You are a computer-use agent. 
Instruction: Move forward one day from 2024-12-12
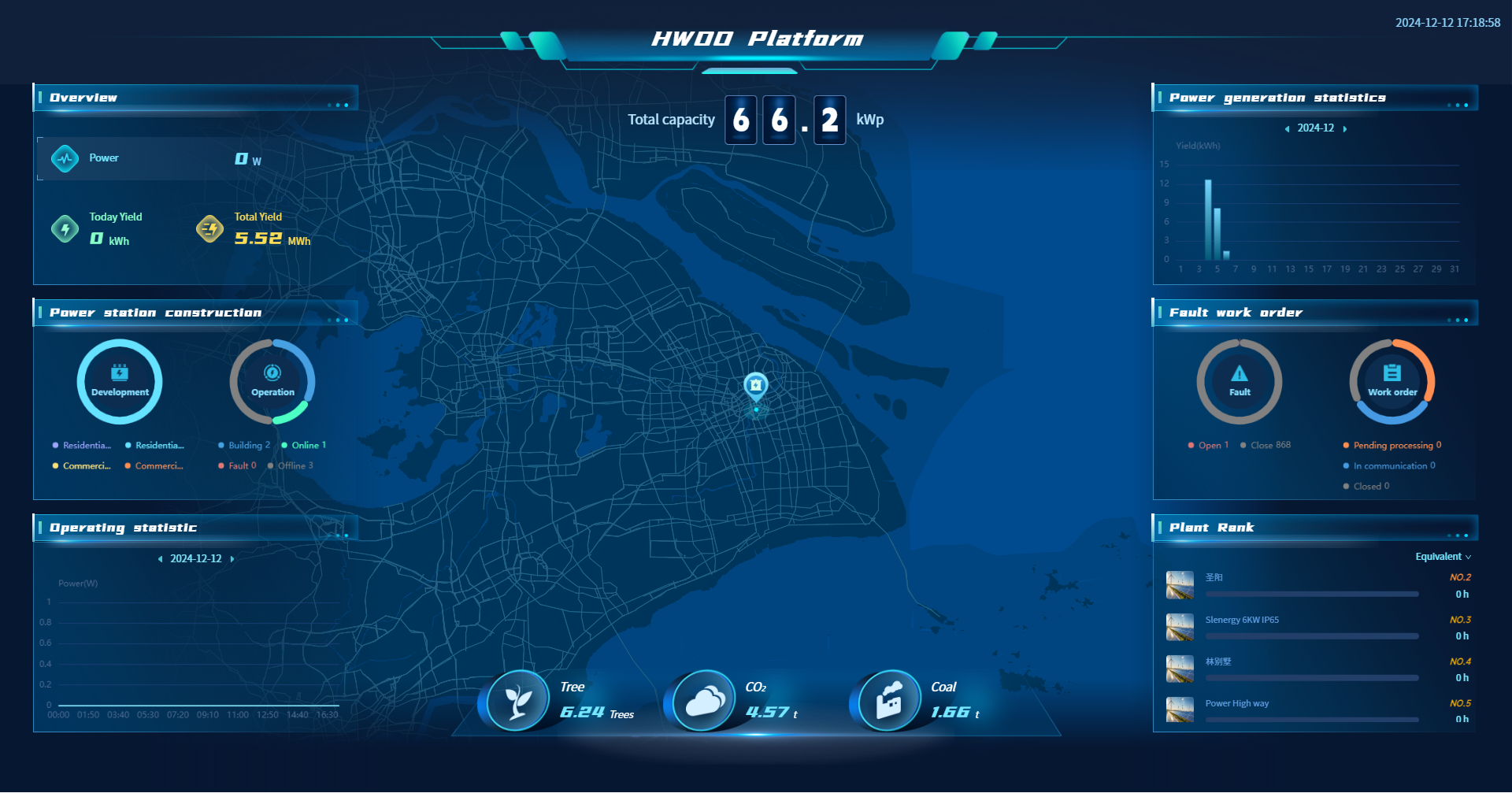click(x=232, y=559)
